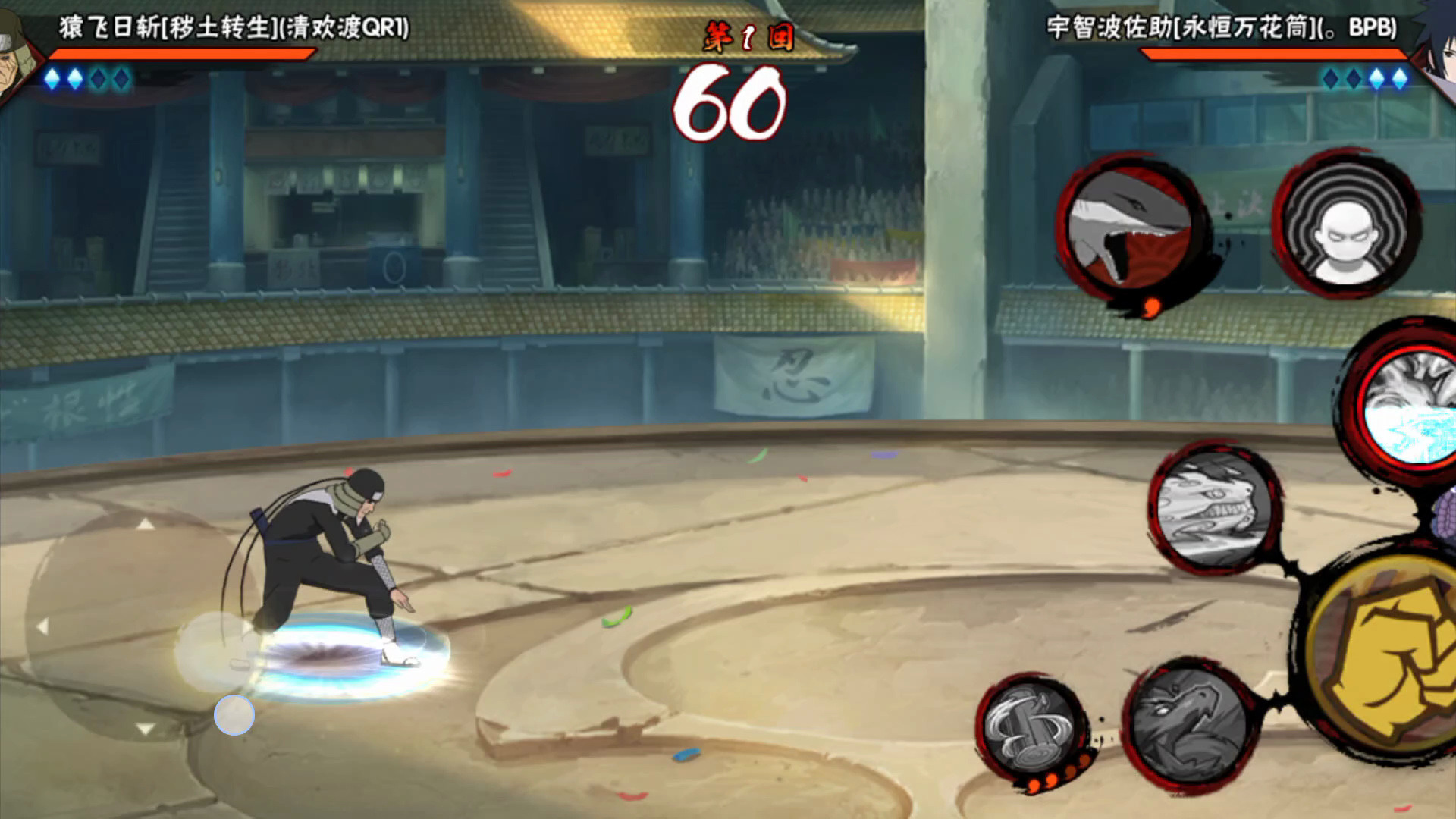1456x819 pixels.
Task: Use the white silhouette substitution skill
Action: pos(1345,224)
